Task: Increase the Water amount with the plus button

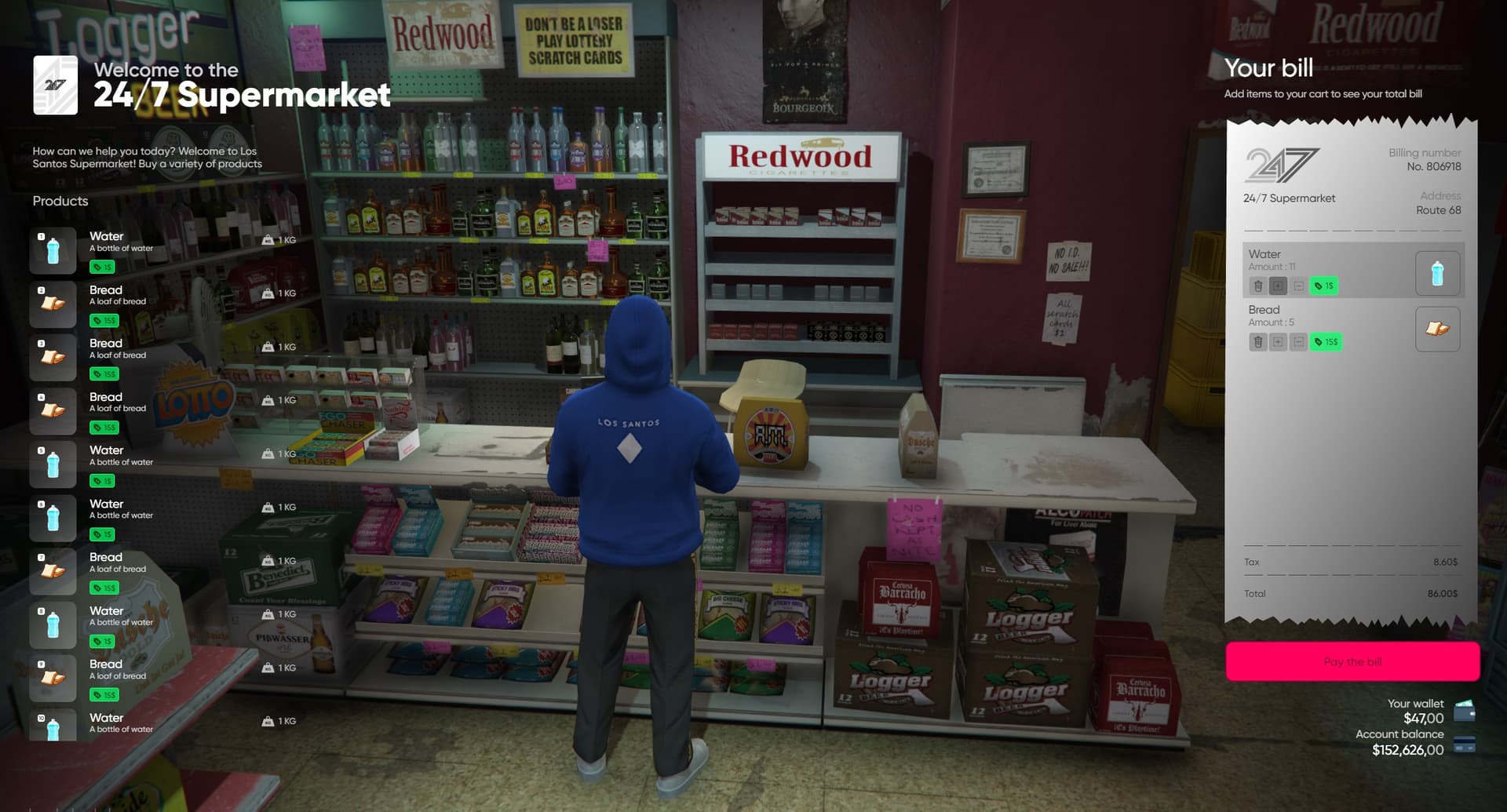Action: tap(1279, 286)
